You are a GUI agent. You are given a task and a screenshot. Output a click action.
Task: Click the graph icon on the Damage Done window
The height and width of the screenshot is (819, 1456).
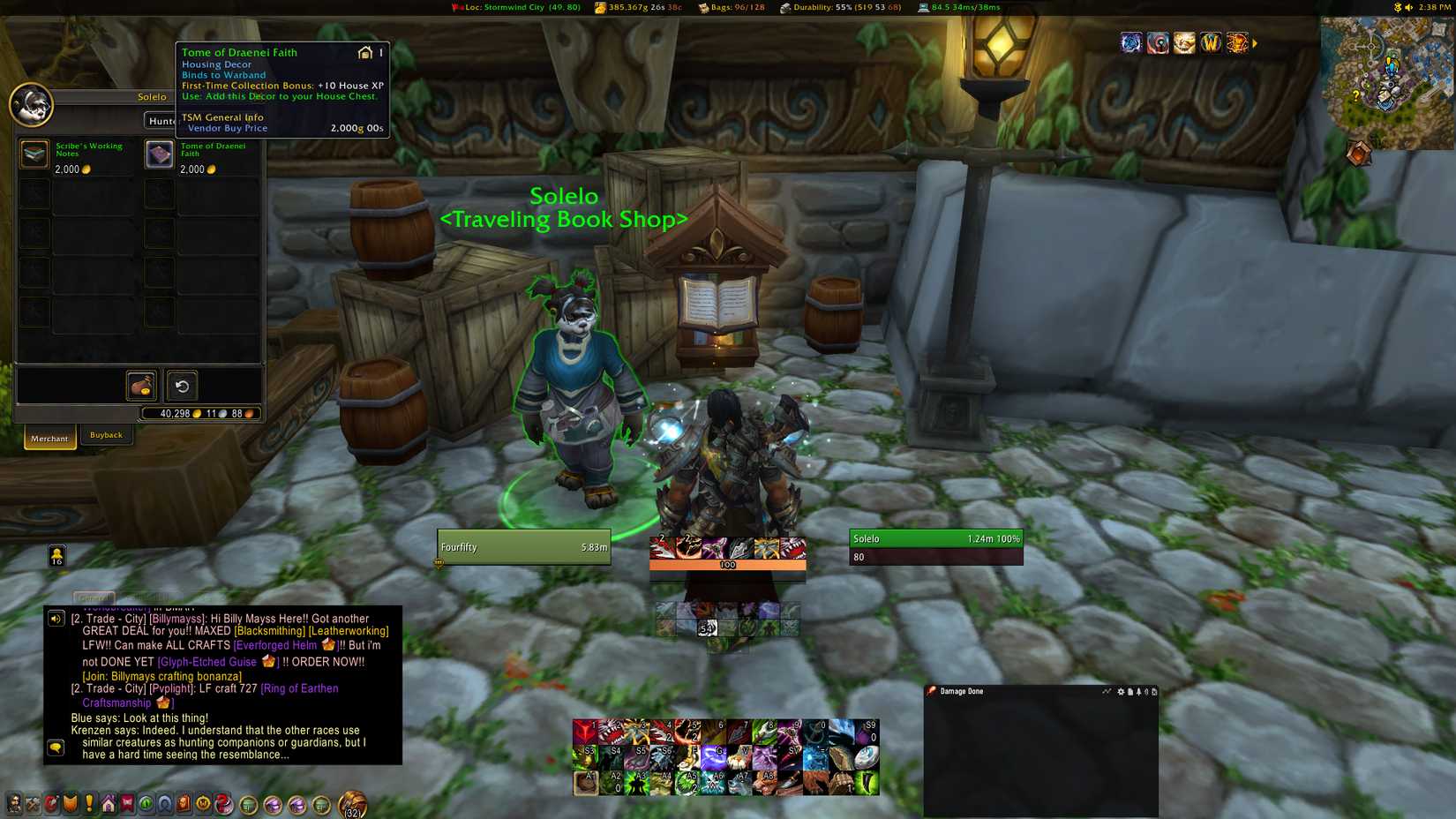pos(1107,692)
